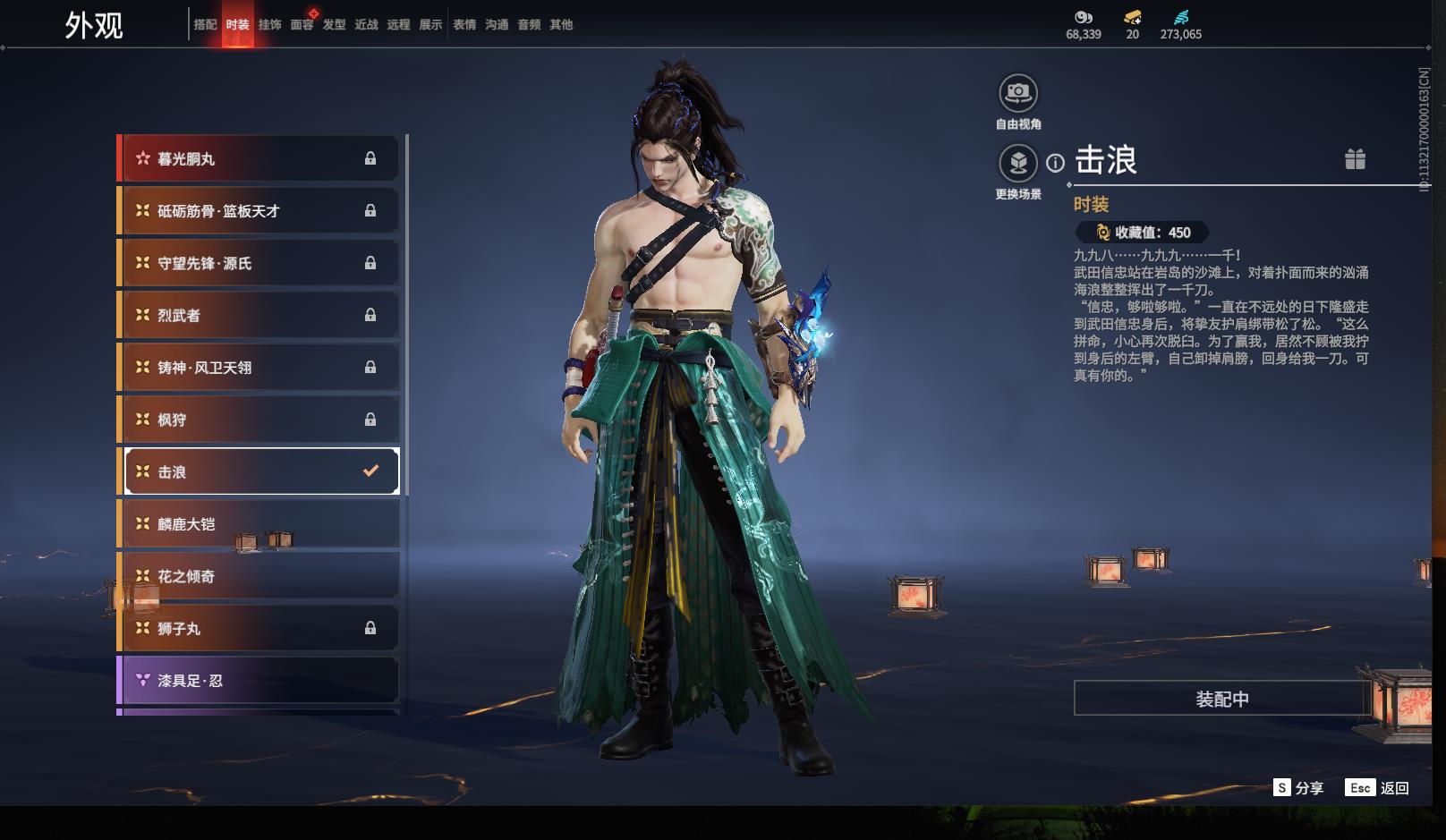1446x840 pixels.
Task: Choose the 守望先锋·源氏 outfit
Action: coord(259,264)
